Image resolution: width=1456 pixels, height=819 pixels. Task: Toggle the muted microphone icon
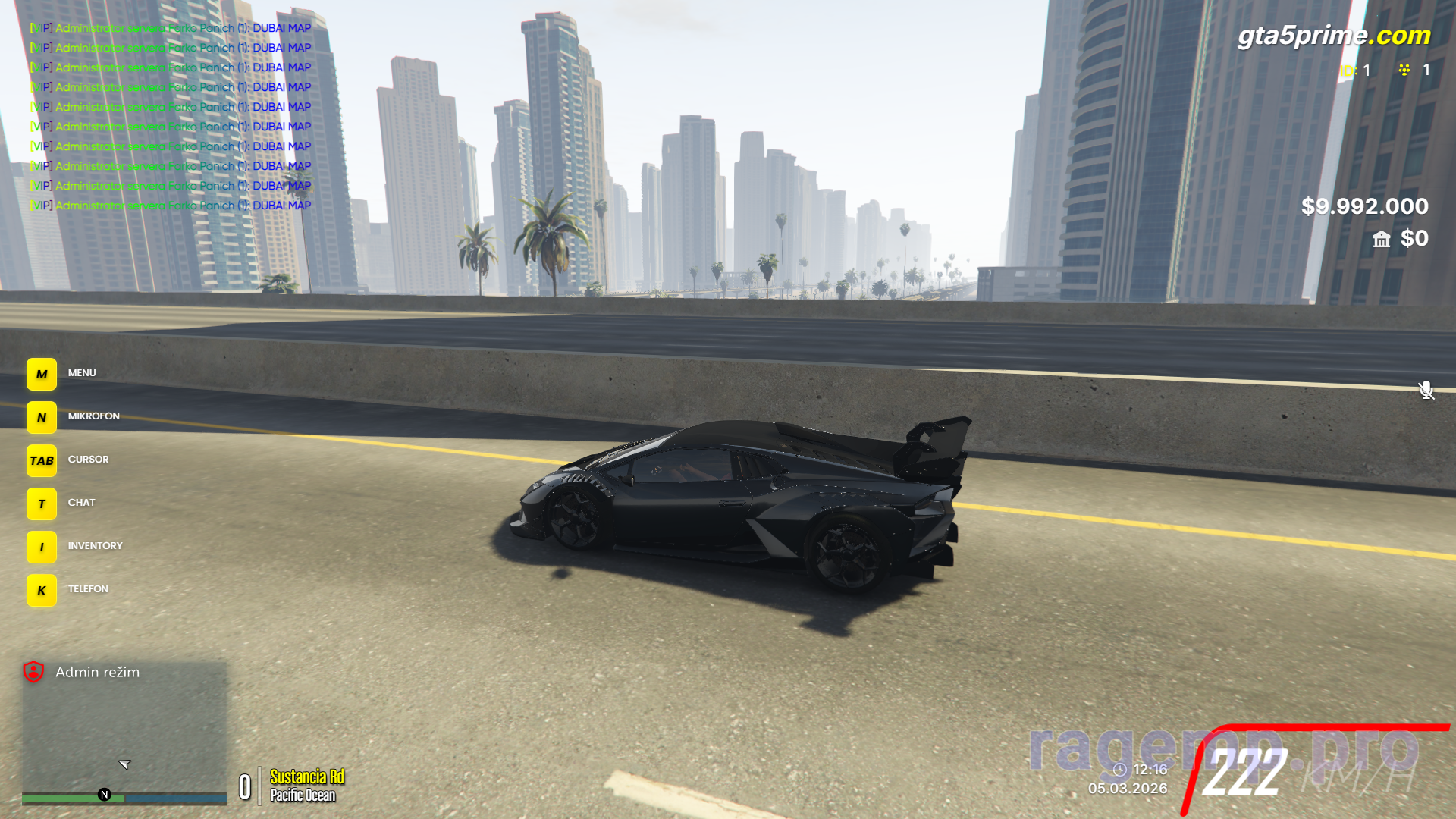pos(1426,390)
